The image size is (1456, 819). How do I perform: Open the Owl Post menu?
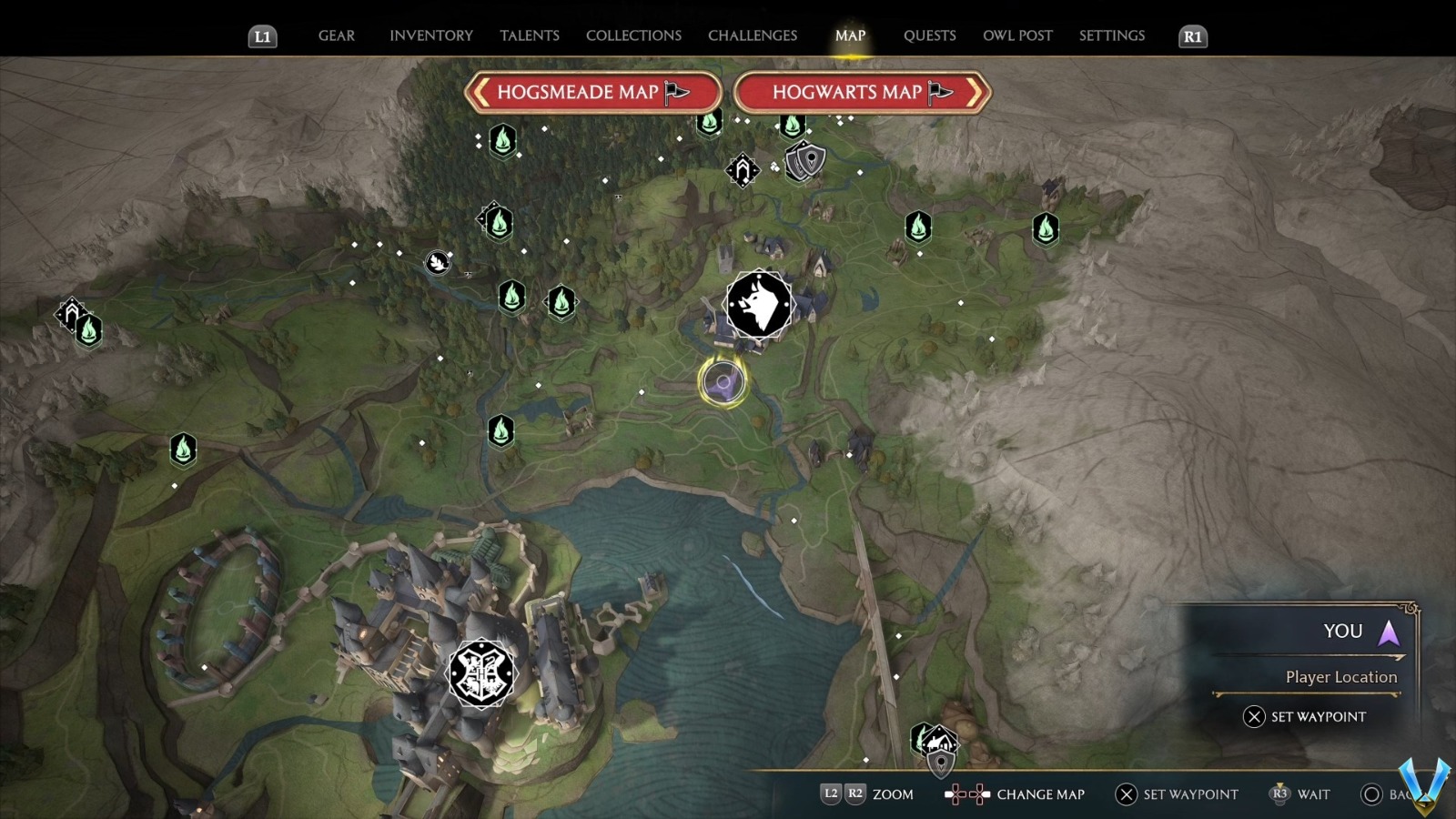[1017, 35]
